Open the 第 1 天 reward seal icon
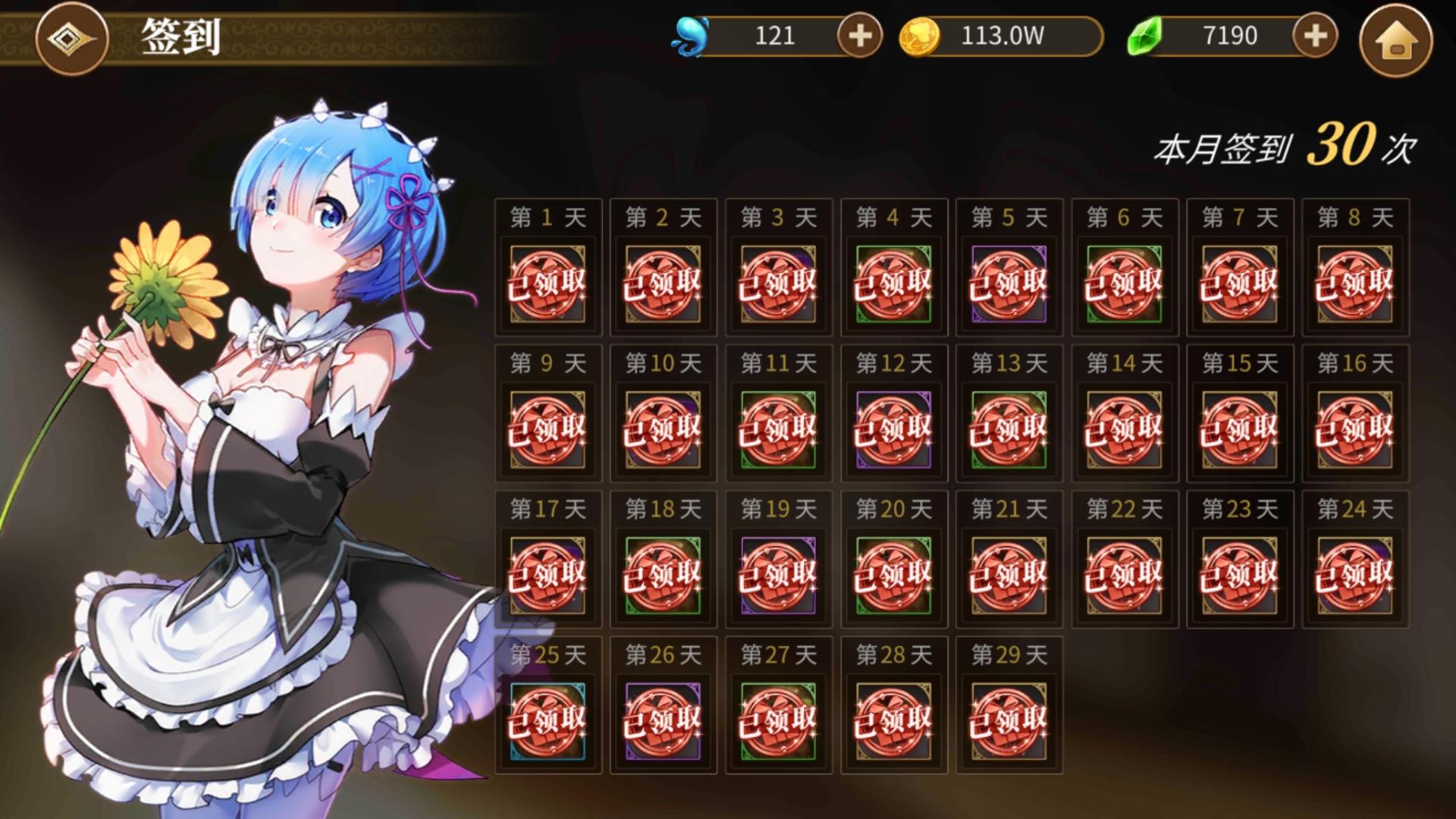 548,284
